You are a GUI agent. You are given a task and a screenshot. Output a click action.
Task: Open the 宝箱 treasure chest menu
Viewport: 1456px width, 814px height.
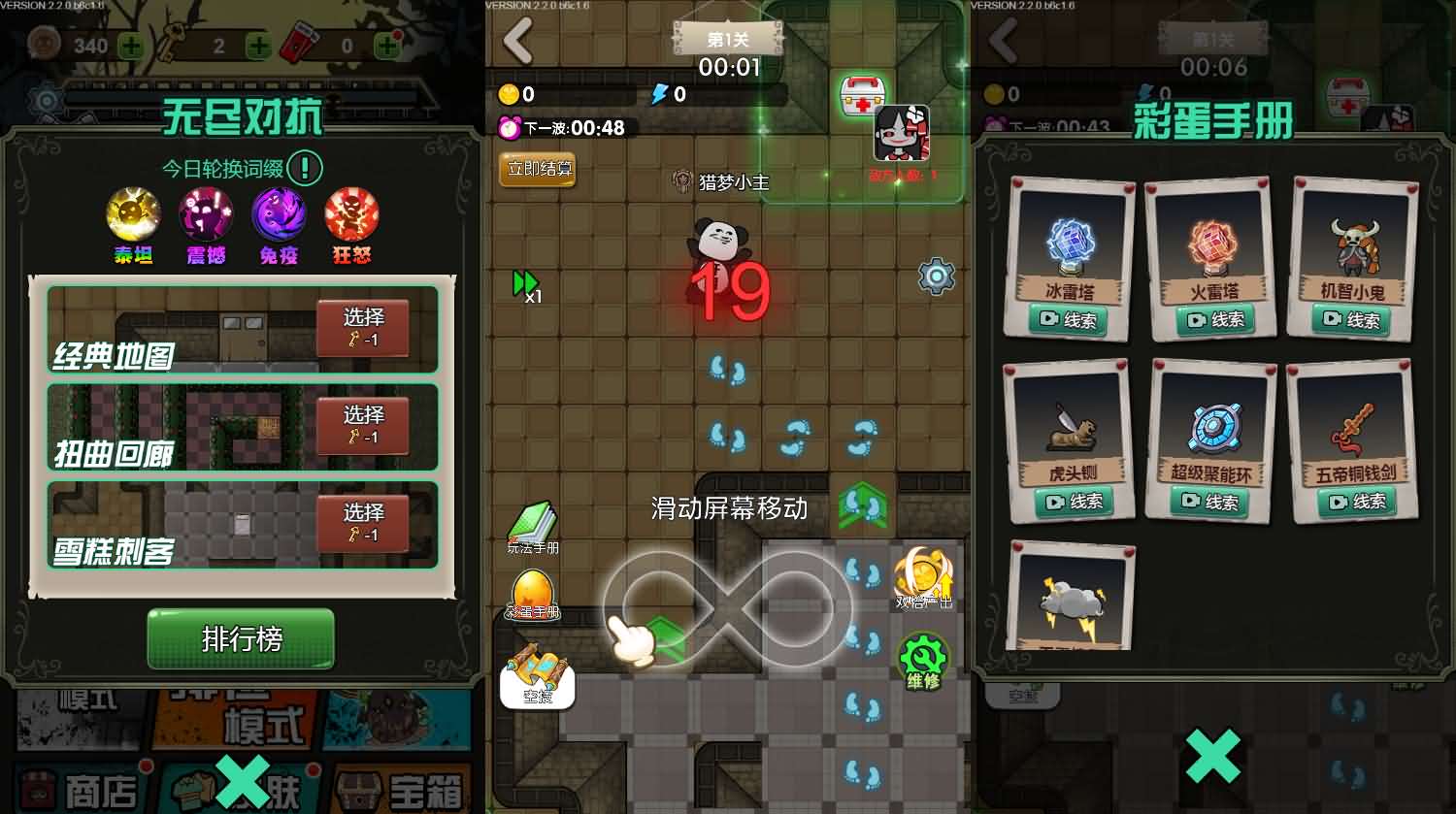(405, 789)
